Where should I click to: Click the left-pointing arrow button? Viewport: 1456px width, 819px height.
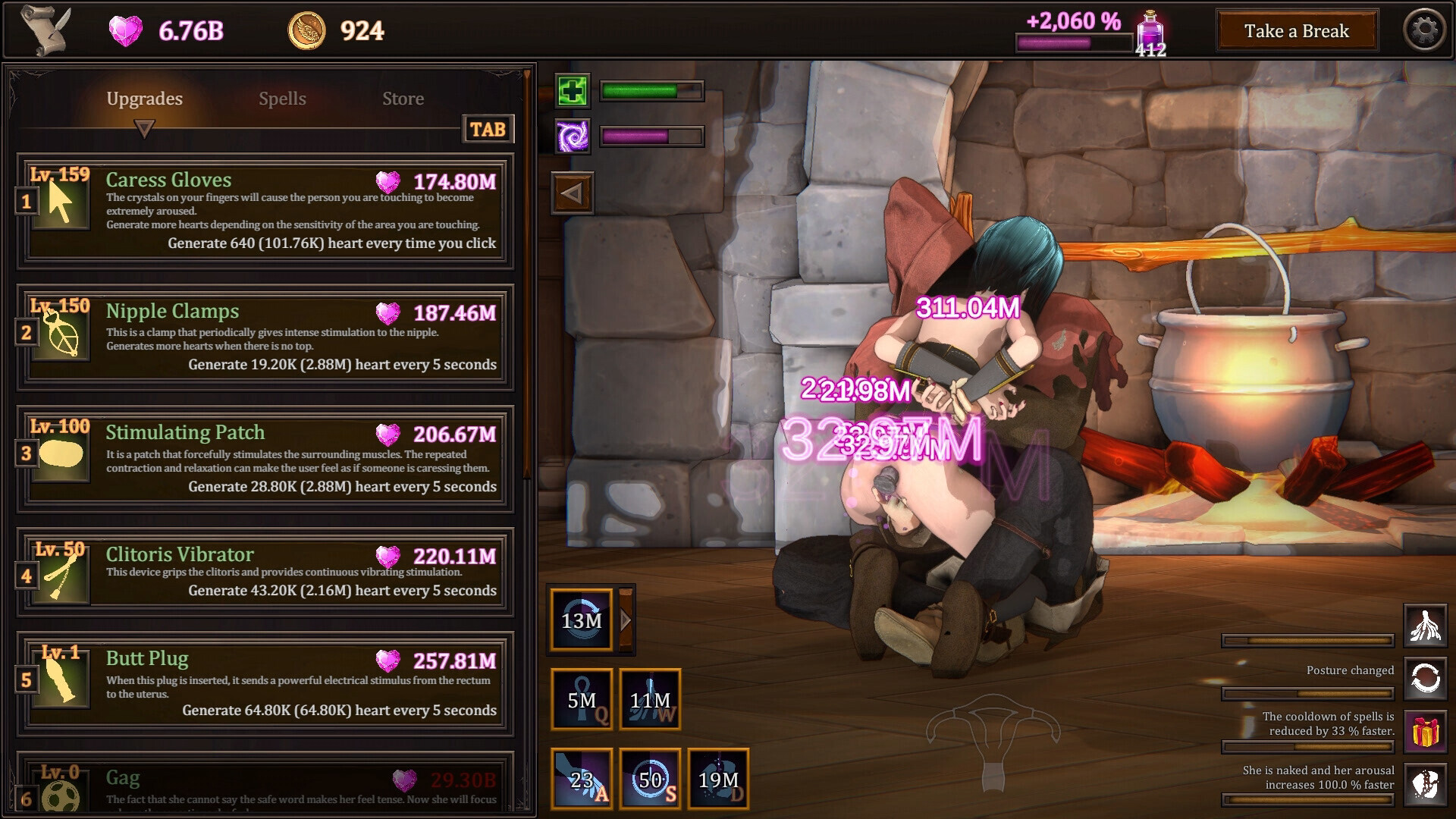pyautogui.click(x=572, y=193)
